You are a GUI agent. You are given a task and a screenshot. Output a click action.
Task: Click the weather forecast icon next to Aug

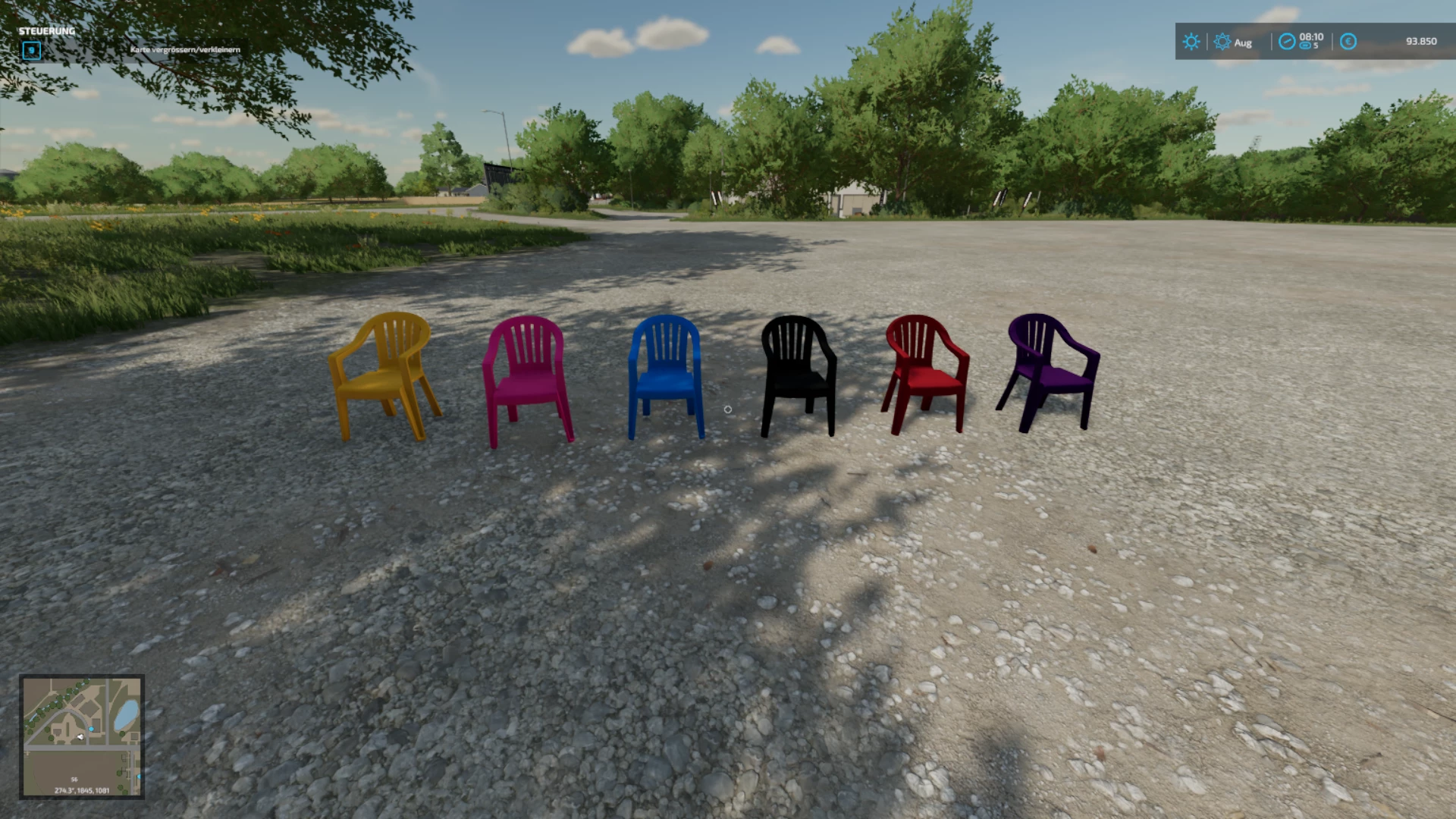[x=1222, y=42]
